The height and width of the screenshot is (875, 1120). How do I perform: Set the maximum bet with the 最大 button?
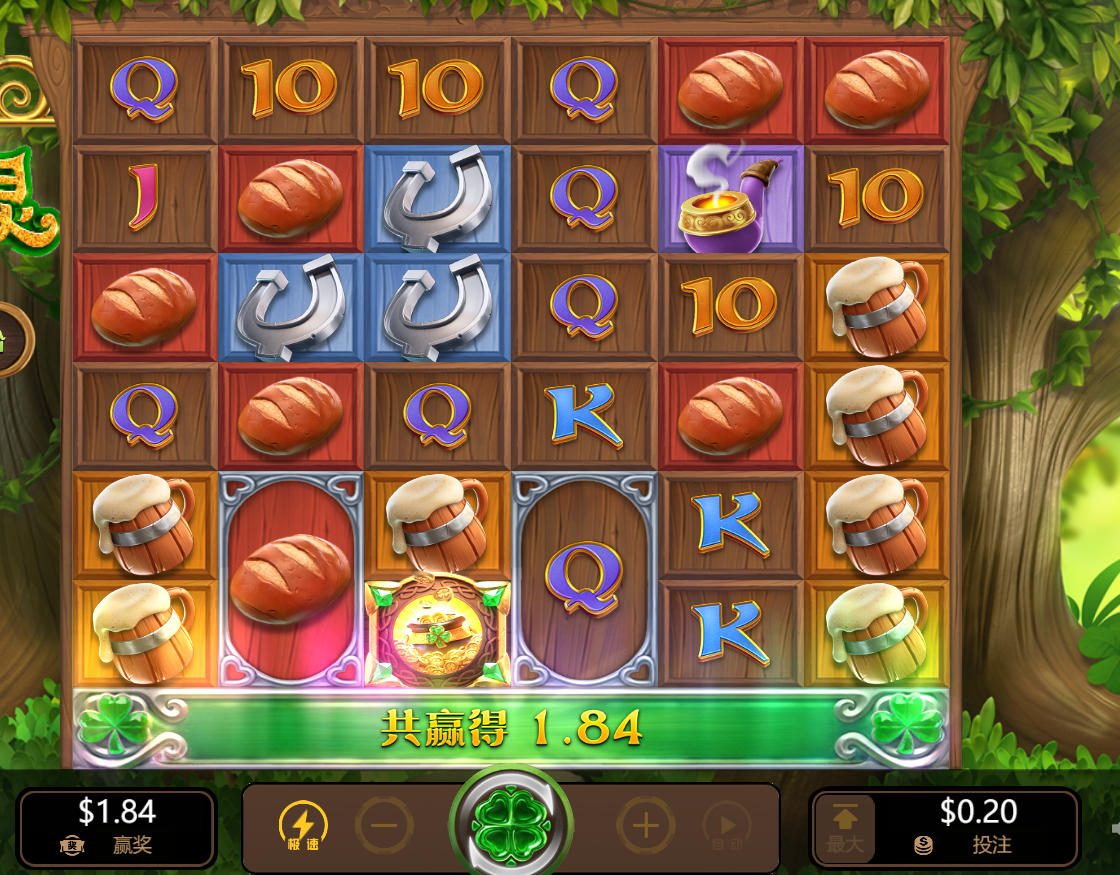[x=845, y=827]
